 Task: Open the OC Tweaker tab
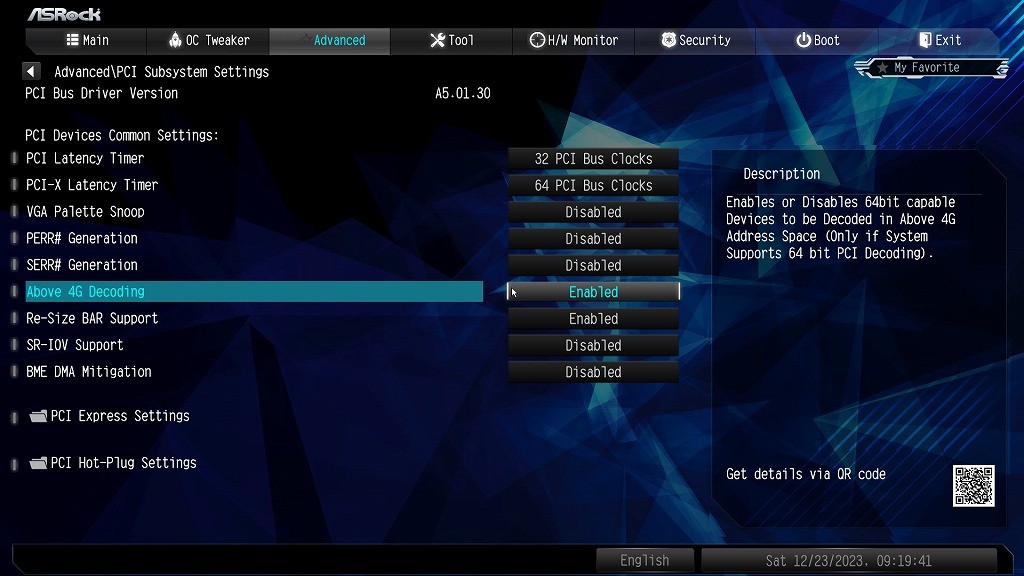coord(208,40)
